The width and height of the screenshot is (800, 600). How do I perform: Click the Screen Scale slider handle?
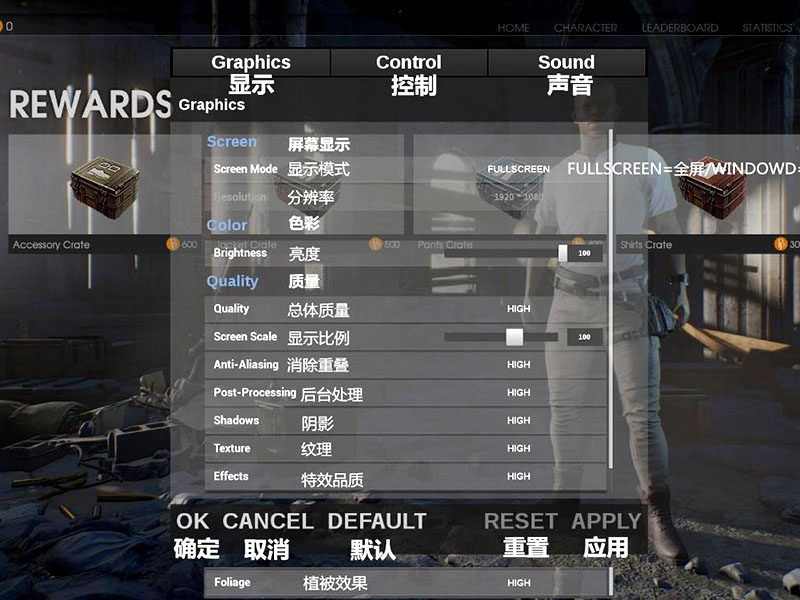[514, 337]
